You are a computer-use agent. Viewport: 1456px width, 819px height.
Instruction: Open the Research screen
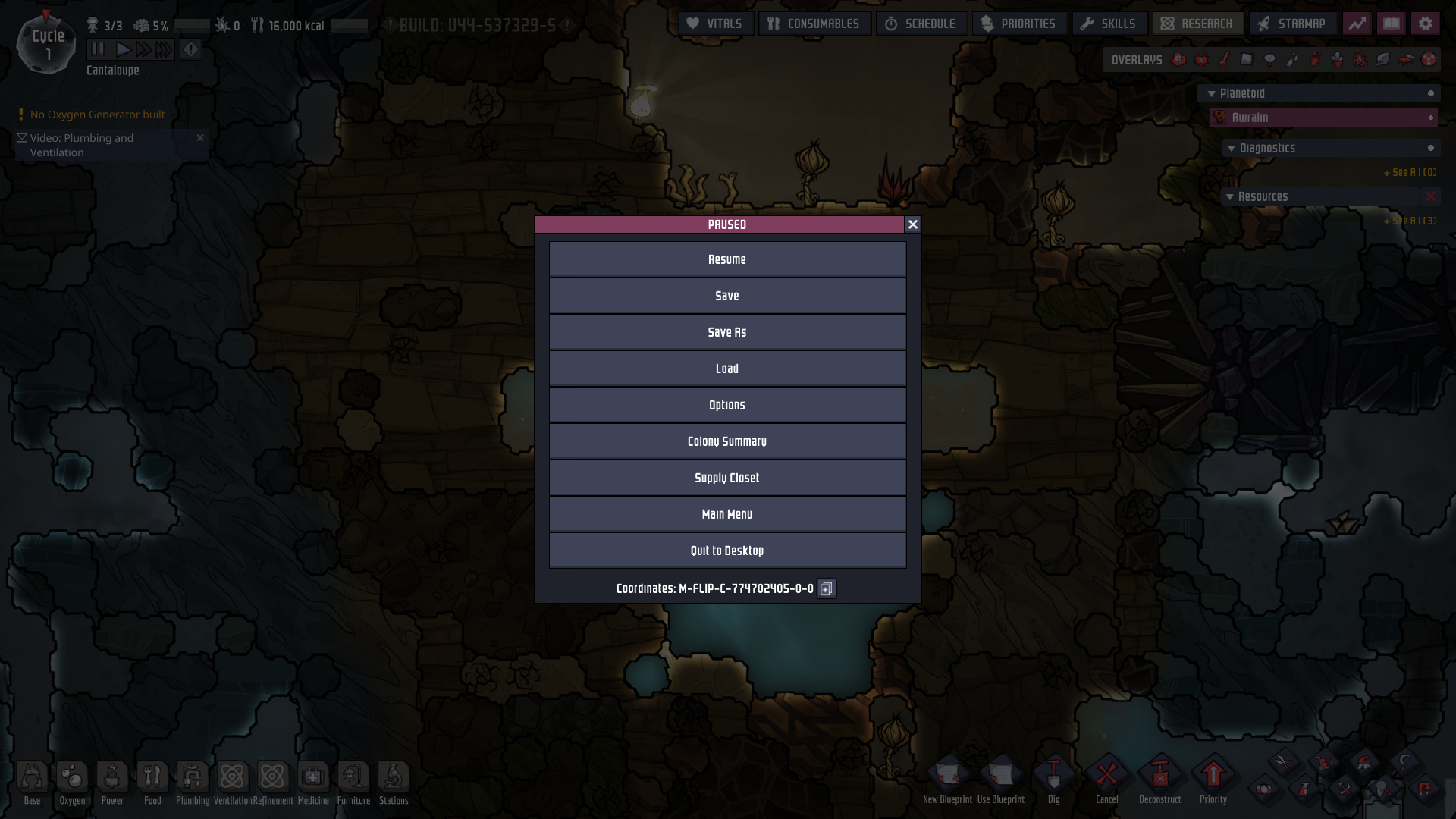pos(1197,24)
